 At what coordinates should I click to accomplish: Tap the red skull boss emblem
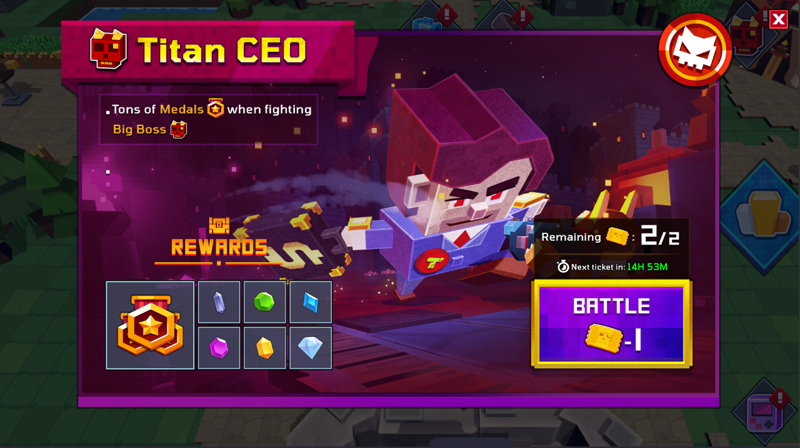pyautogui.click(x=695, y=50)
